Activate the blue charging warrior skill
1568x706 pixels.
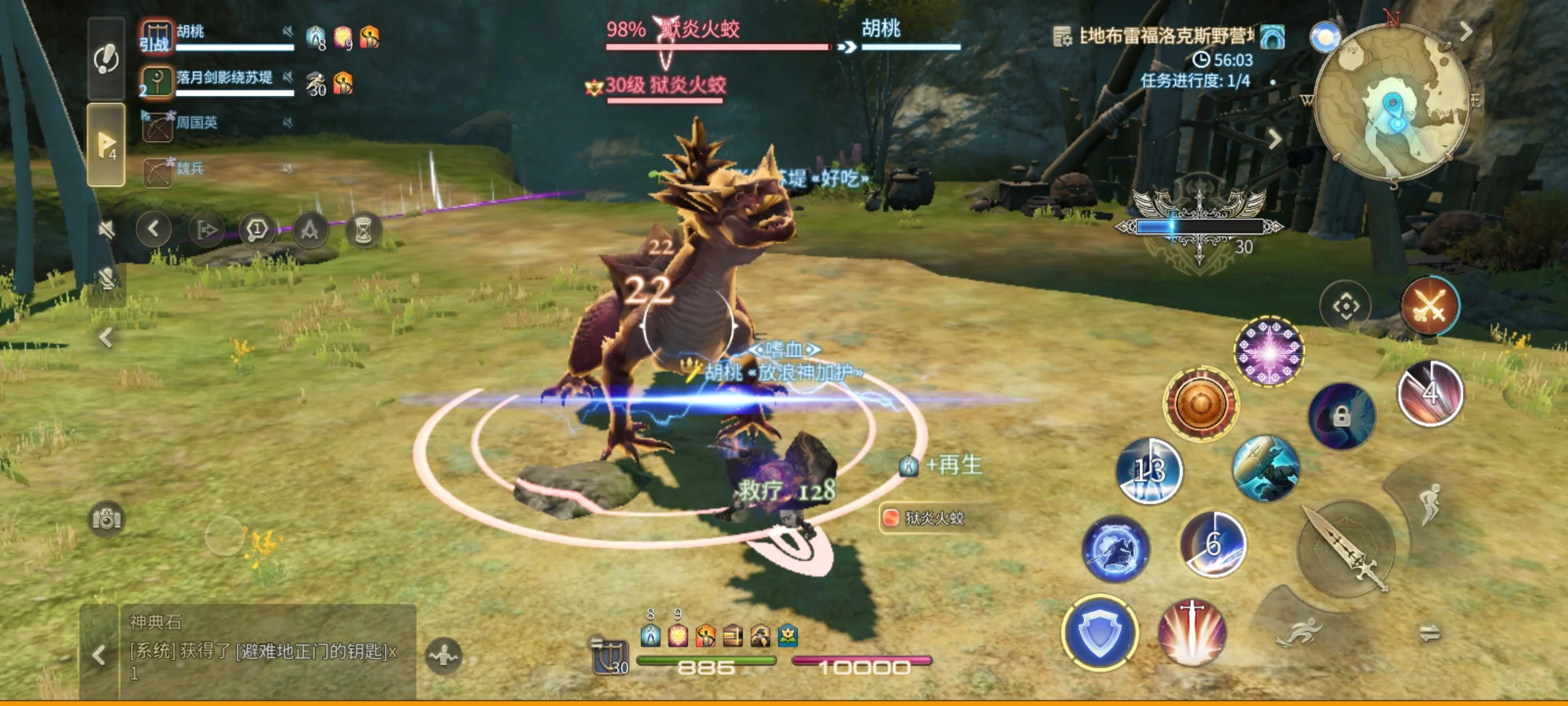click(1115, 549)
